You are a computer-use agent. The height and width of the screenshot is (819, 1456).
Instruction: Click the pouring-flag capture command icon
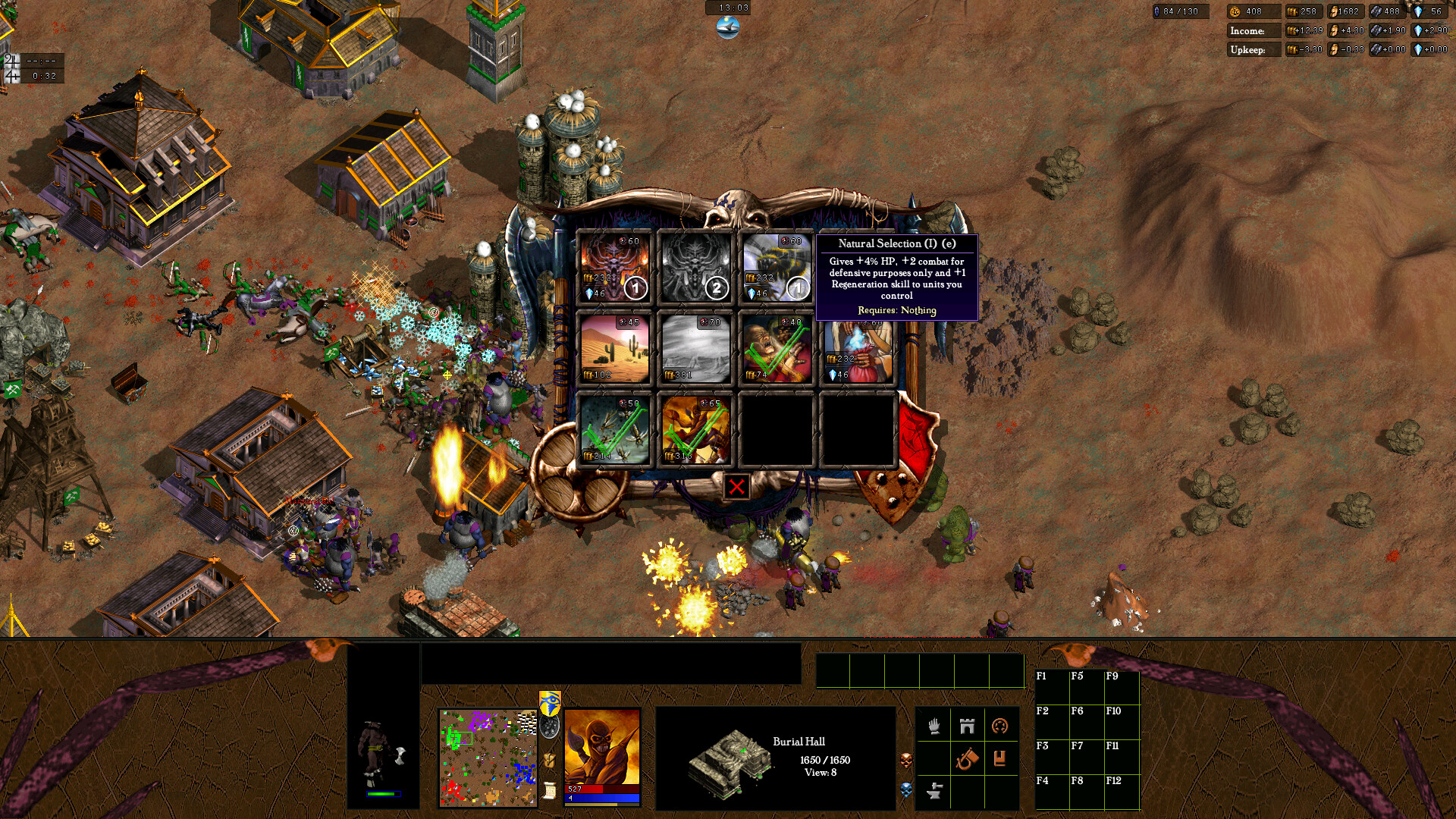966,758
